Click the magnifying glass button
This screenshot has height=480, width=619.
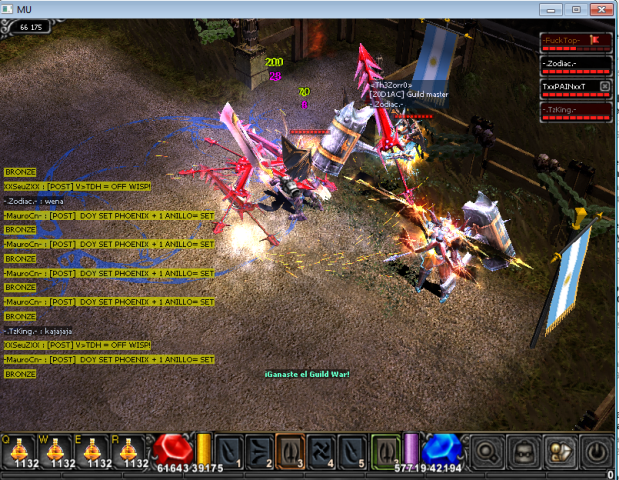[486, 452]
